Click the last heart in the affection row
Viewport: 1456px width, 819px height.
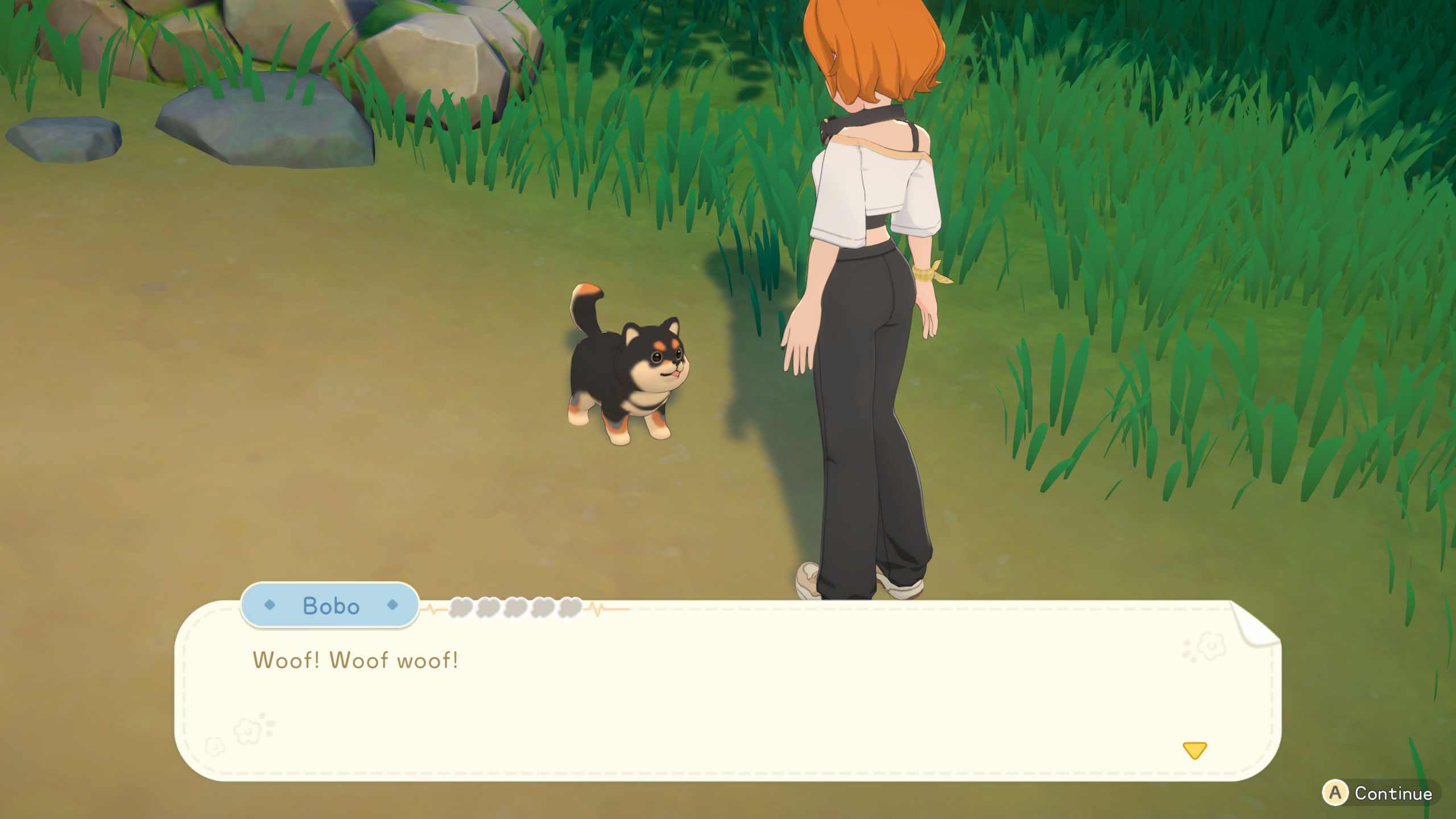click(x=569, y=607)
